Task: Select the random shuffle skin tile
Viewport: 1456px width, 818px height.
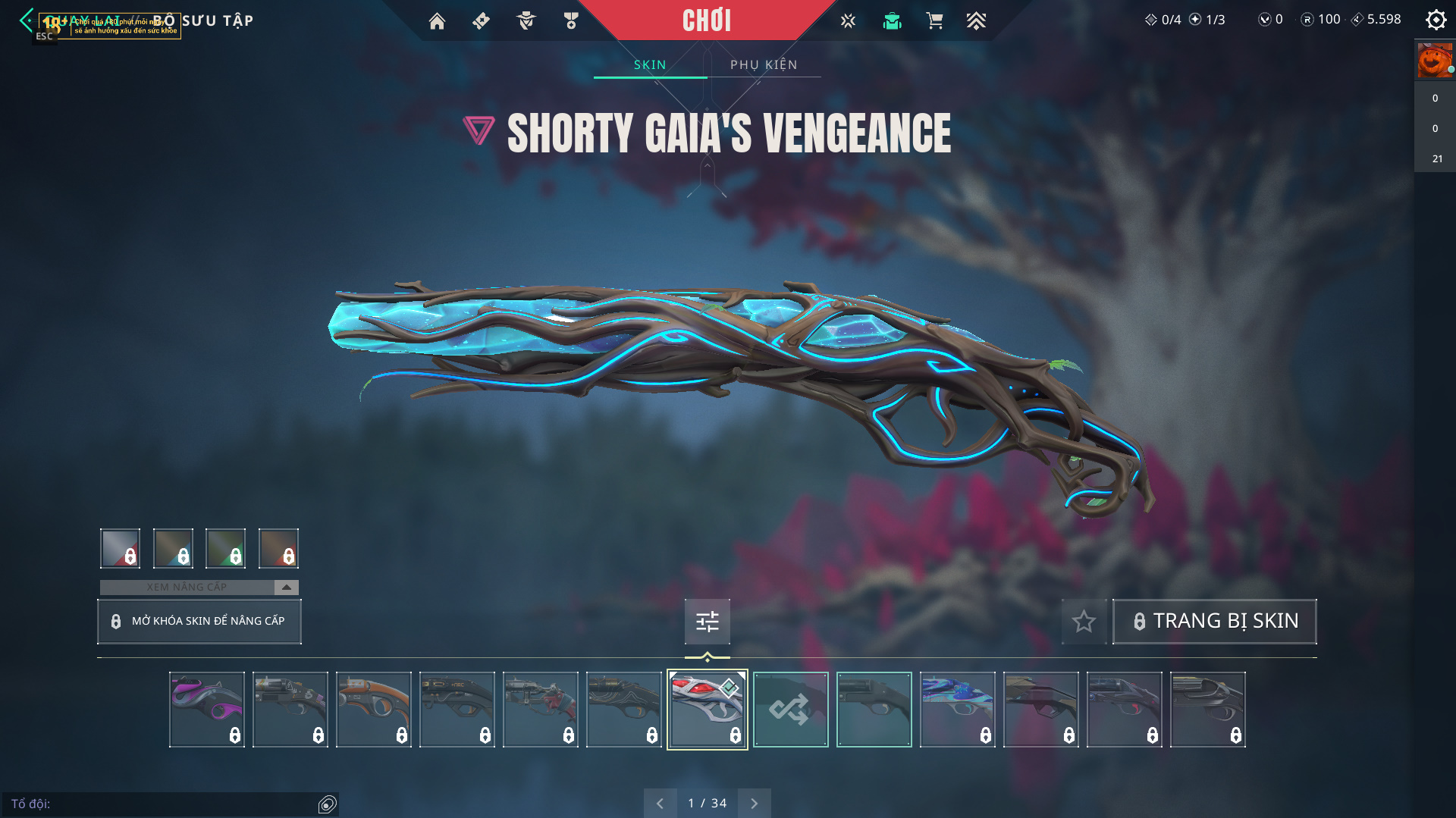Action: pyautogui.click(x=790, y=710)
